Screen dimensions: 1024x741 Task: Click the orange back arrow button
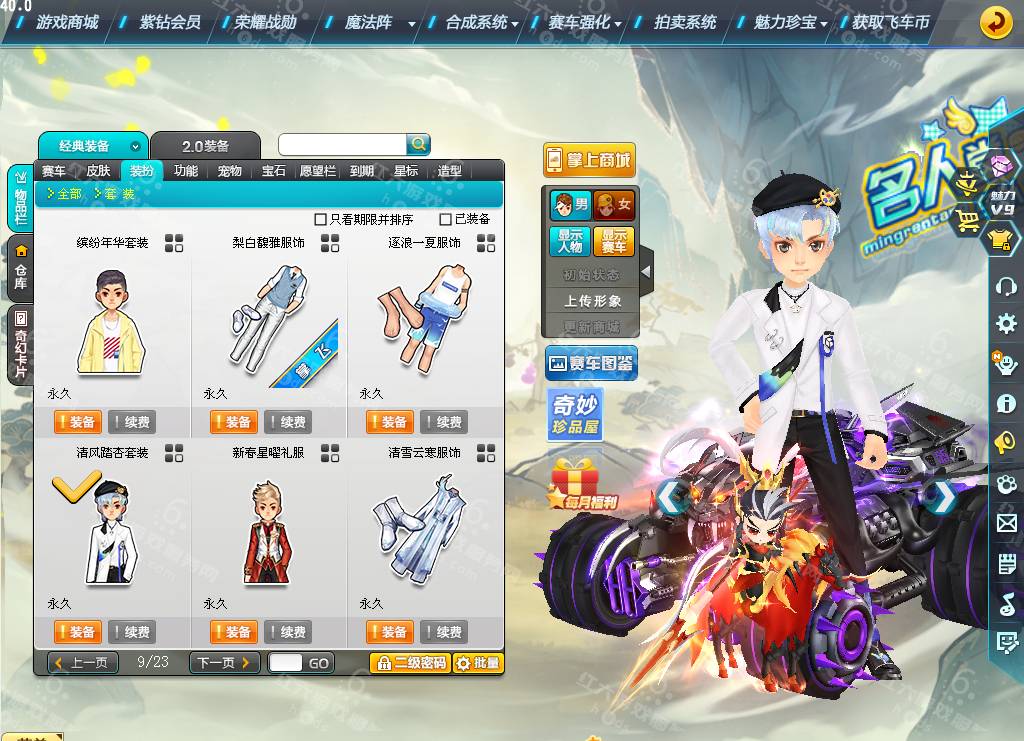(995, 22)
